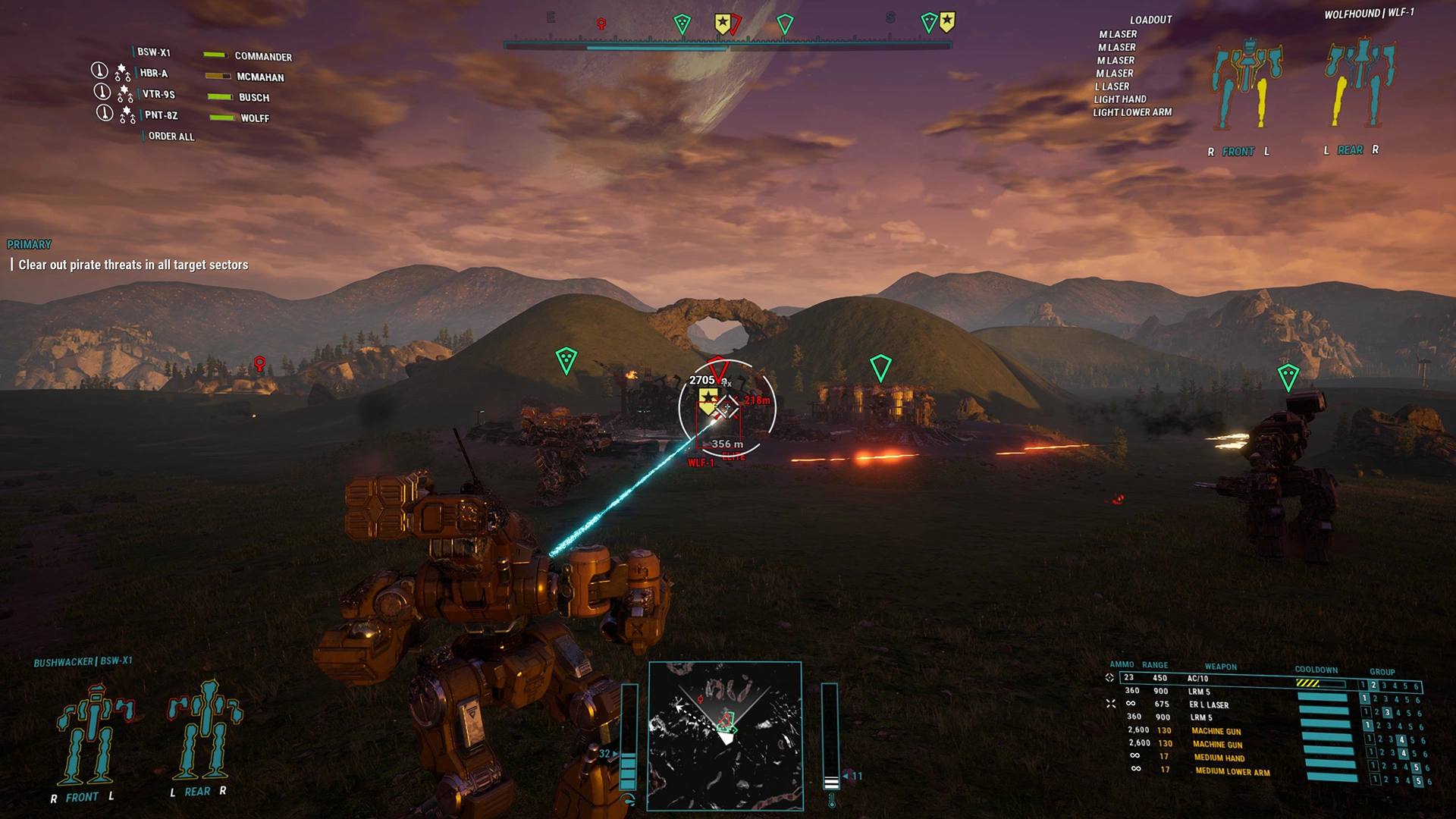Choose the VTR-9S lancemate entry
This screenshot has height=819, width=1456.
158,95
